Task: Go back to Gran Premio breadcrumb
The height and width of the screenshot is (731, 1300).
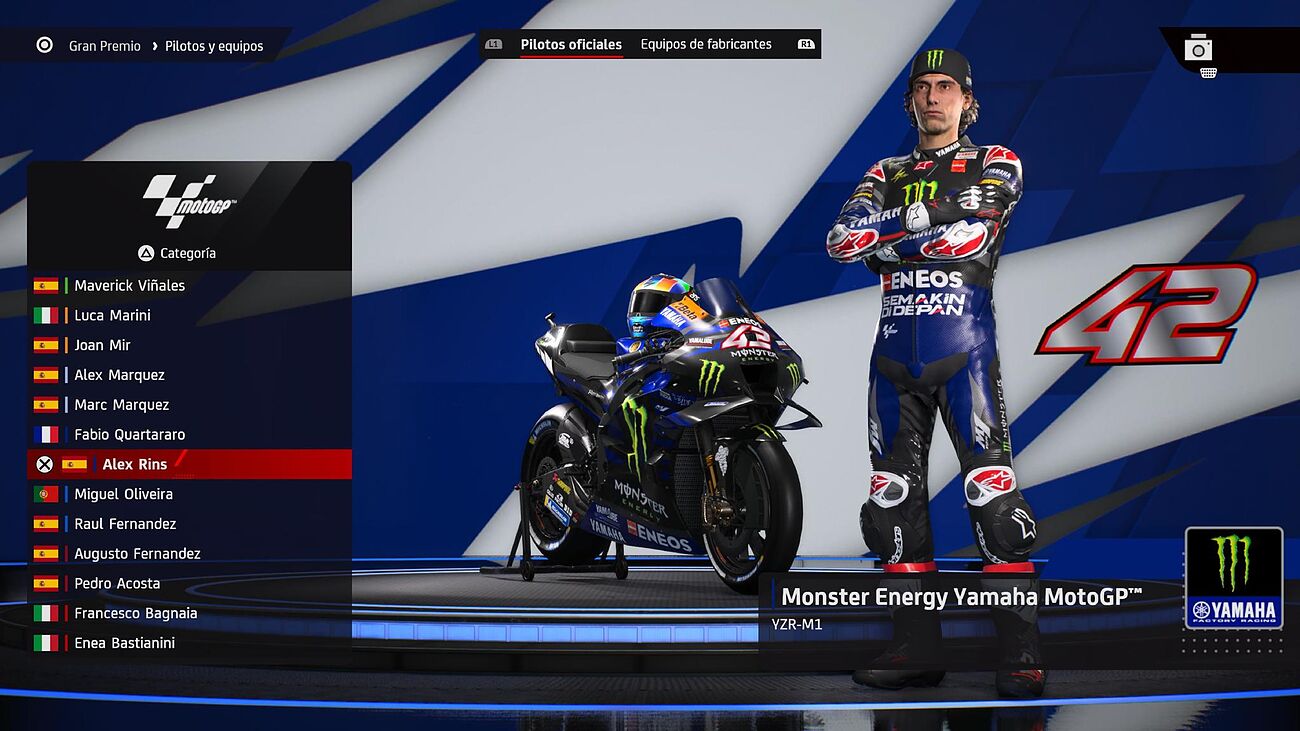Action: pos(104,46)
